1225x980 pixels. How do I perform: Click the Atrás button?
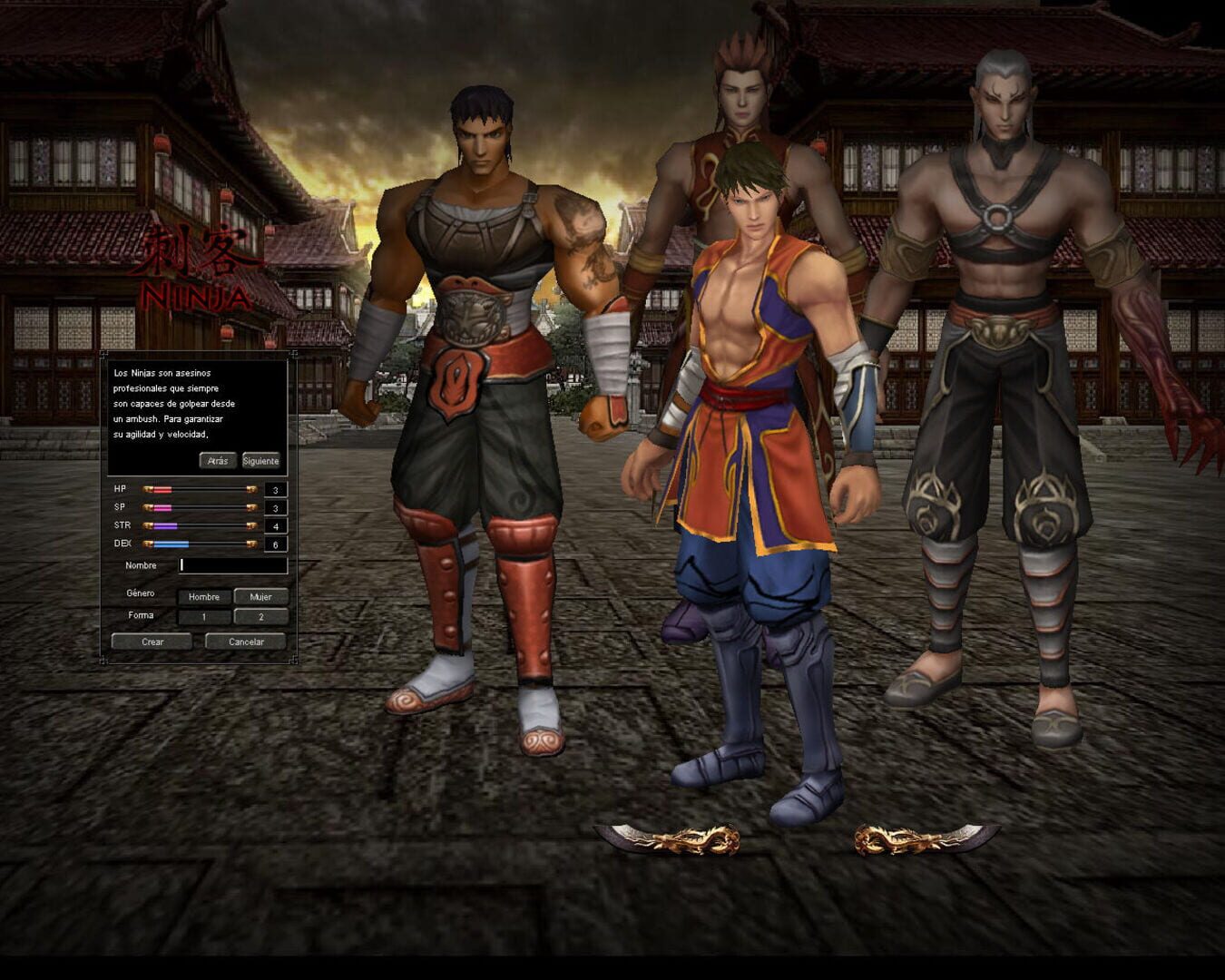216,460
